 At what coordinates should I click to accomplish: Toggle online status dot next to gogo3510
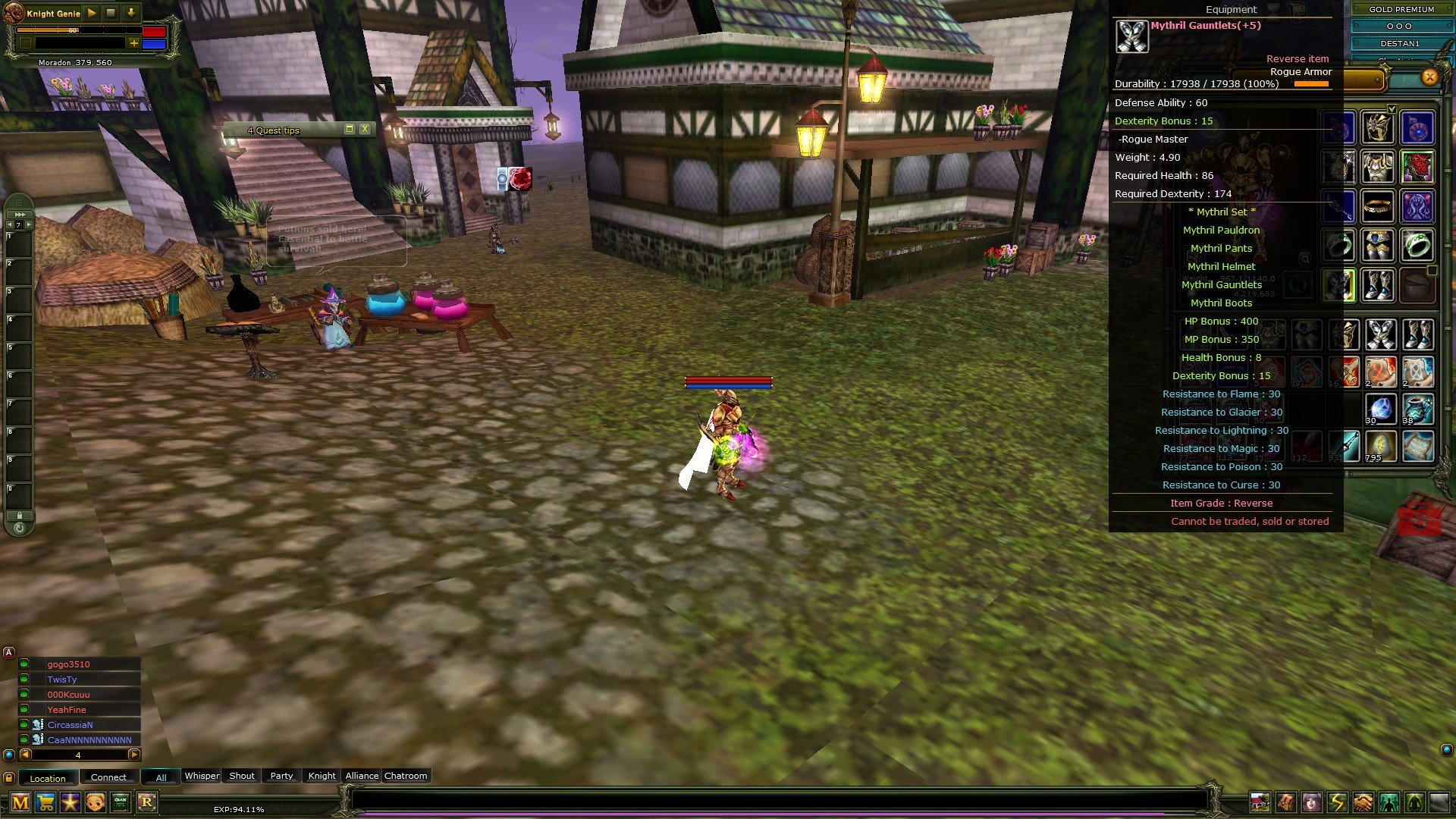24,664
